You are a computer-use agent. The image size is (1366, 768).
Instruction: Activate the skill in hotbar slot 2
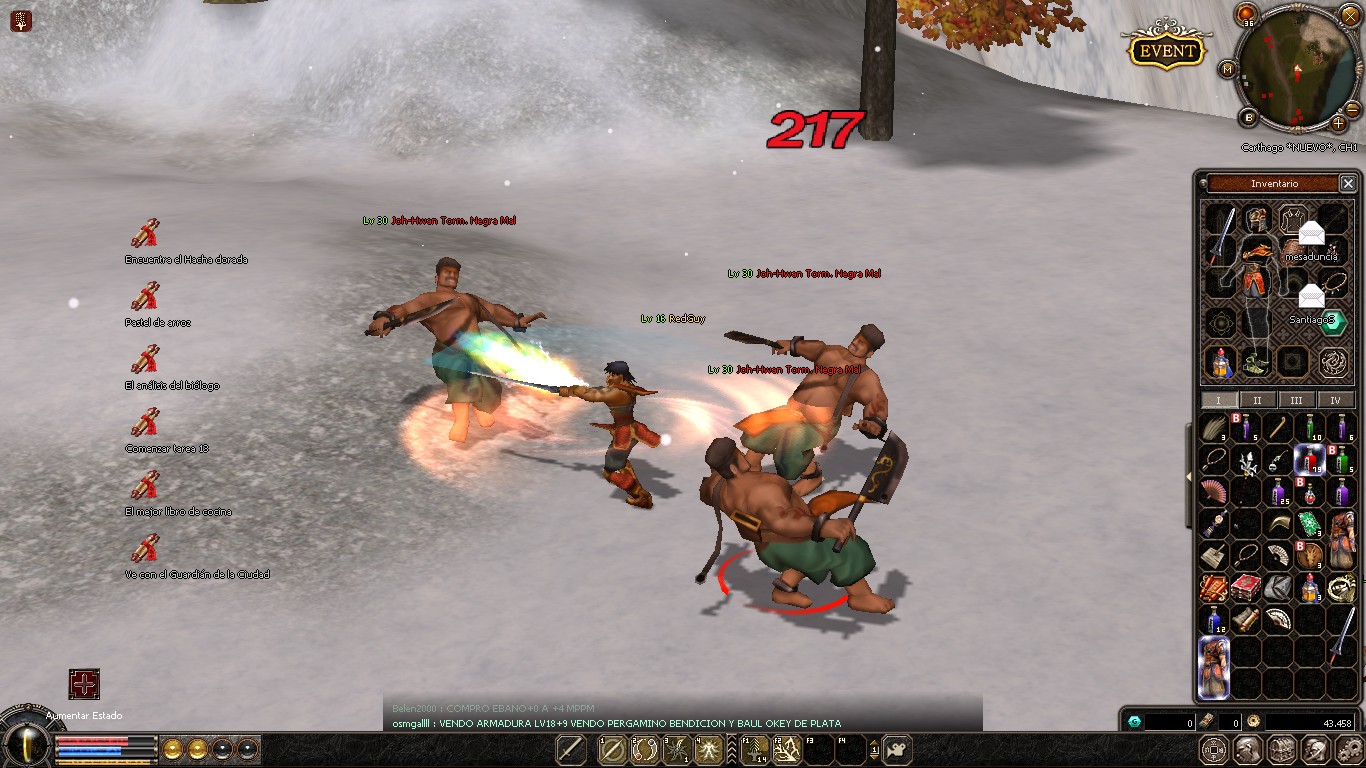646,750
